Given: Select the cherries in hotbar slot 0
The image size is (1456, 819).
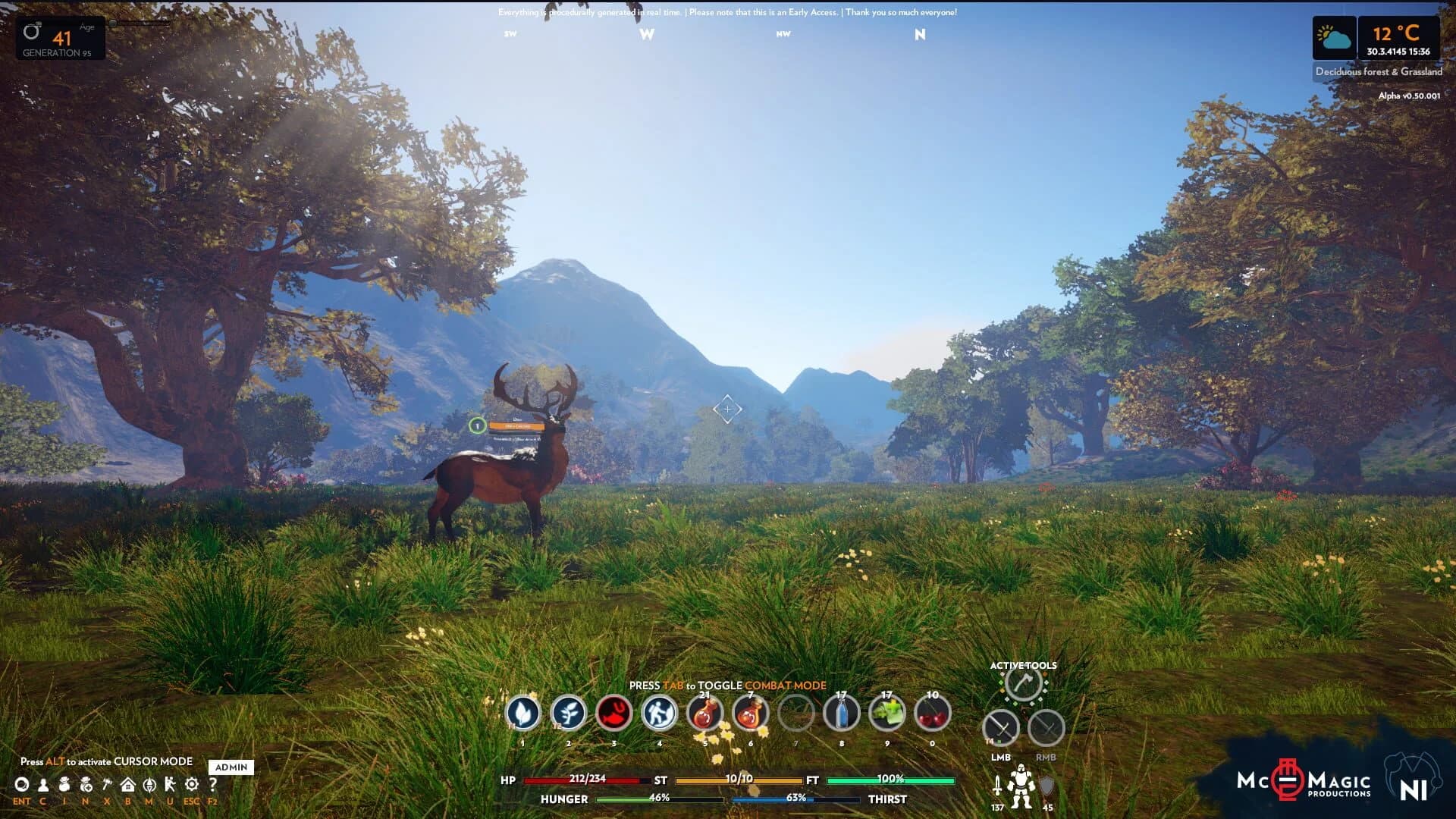Looking at the screenshot, I should 934,714.
